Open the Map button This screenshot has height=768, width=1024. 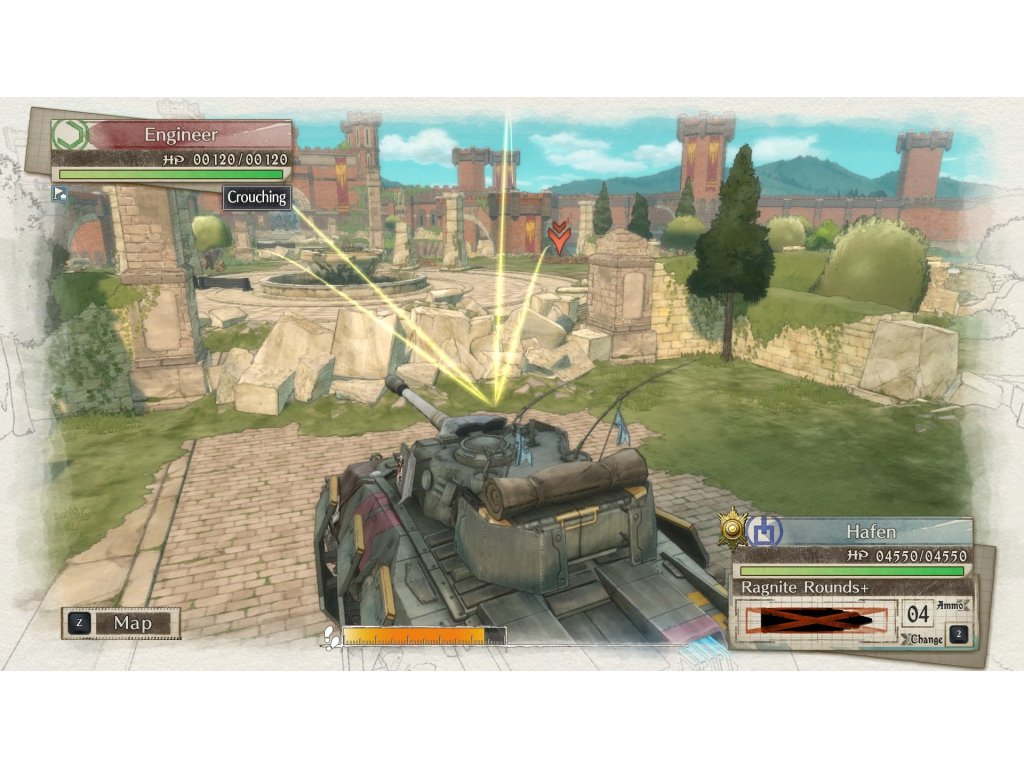(121, 623)
